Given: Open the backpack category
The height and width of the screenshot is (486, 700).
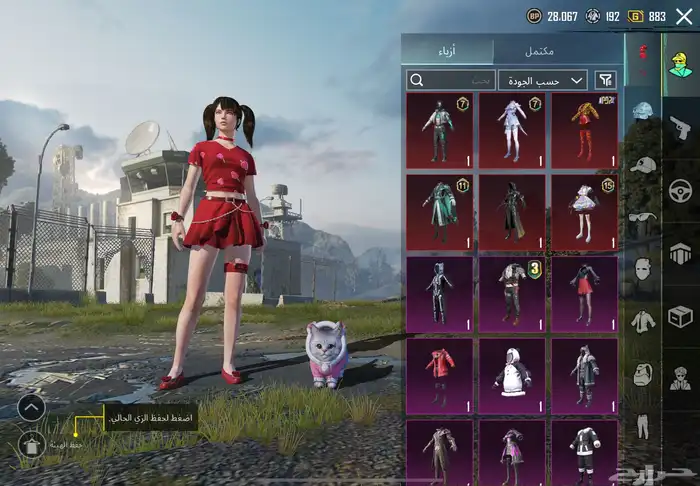Looking at the screenshot, I should [x=643, y=374].
